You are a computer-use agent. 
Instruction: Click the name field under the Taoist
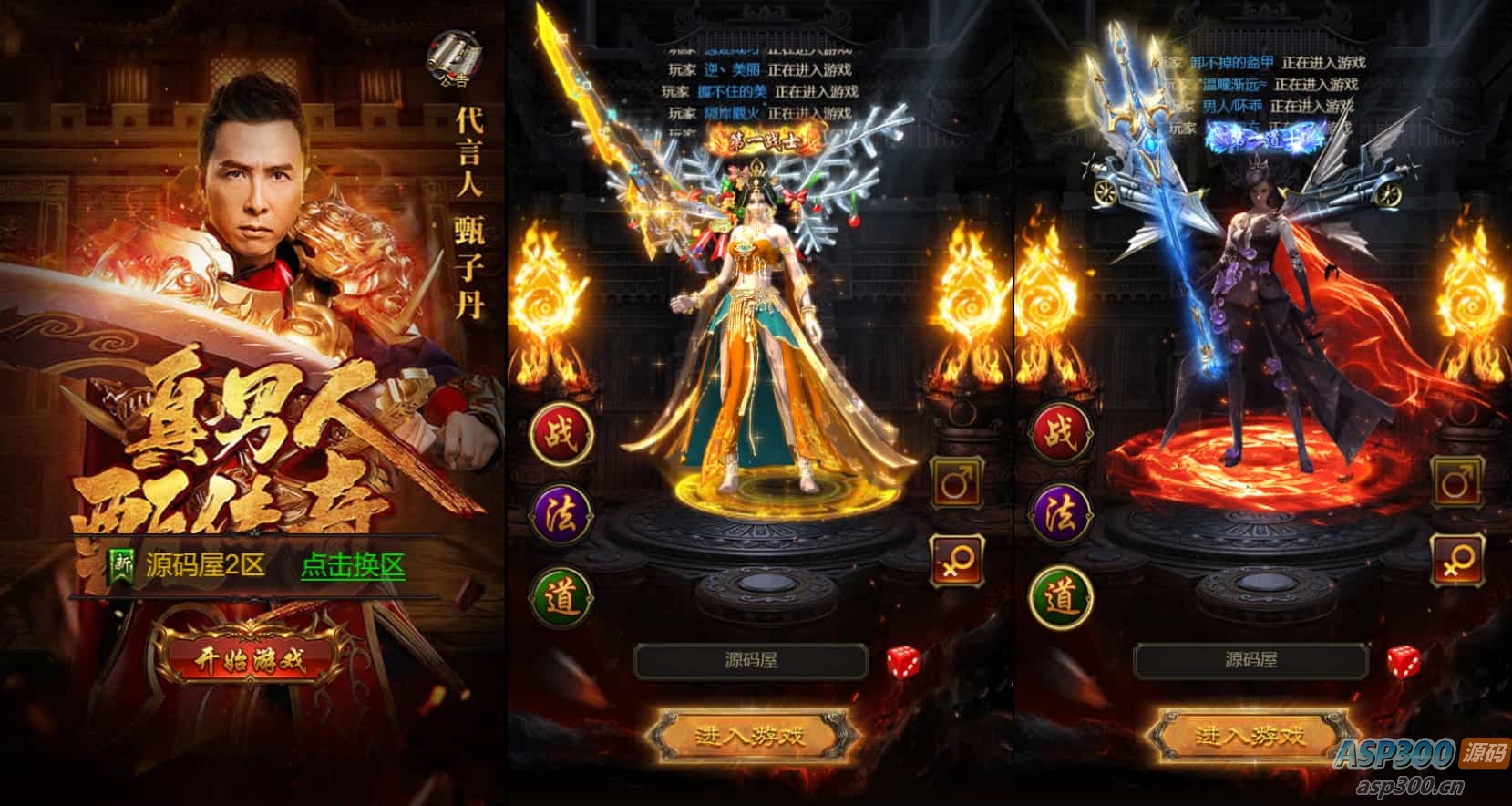[1250, 661]
